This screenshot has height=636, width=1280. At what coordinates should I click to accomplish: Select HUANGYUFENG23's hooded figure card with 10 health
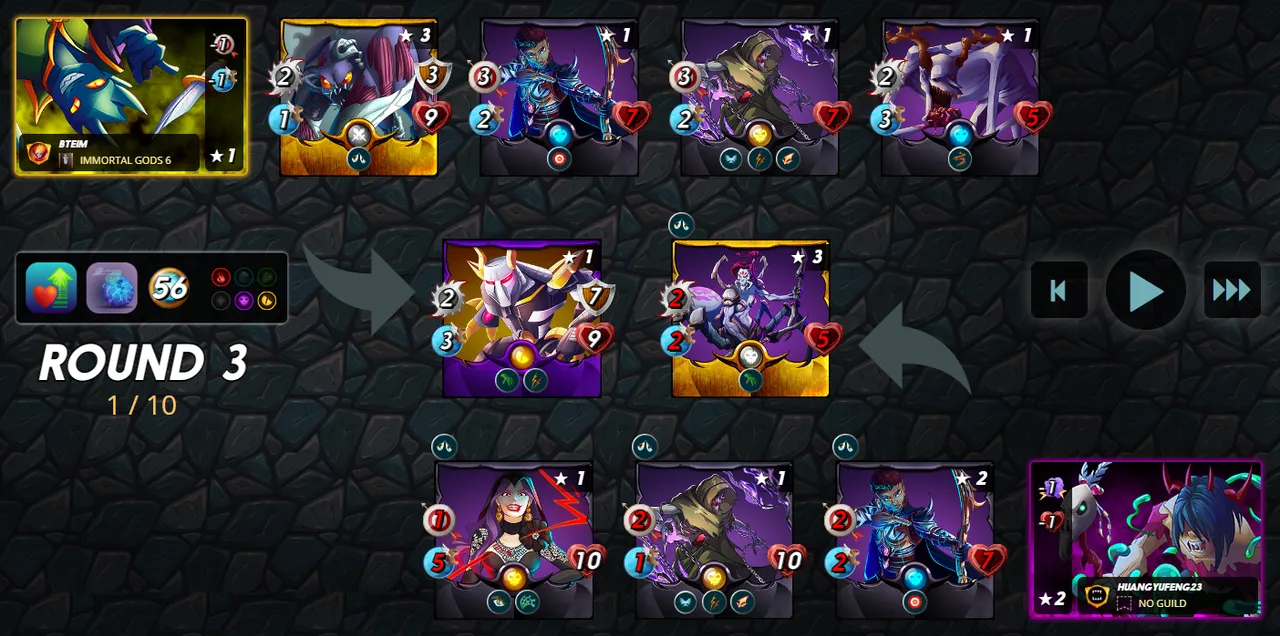click(x=714, y=538)
